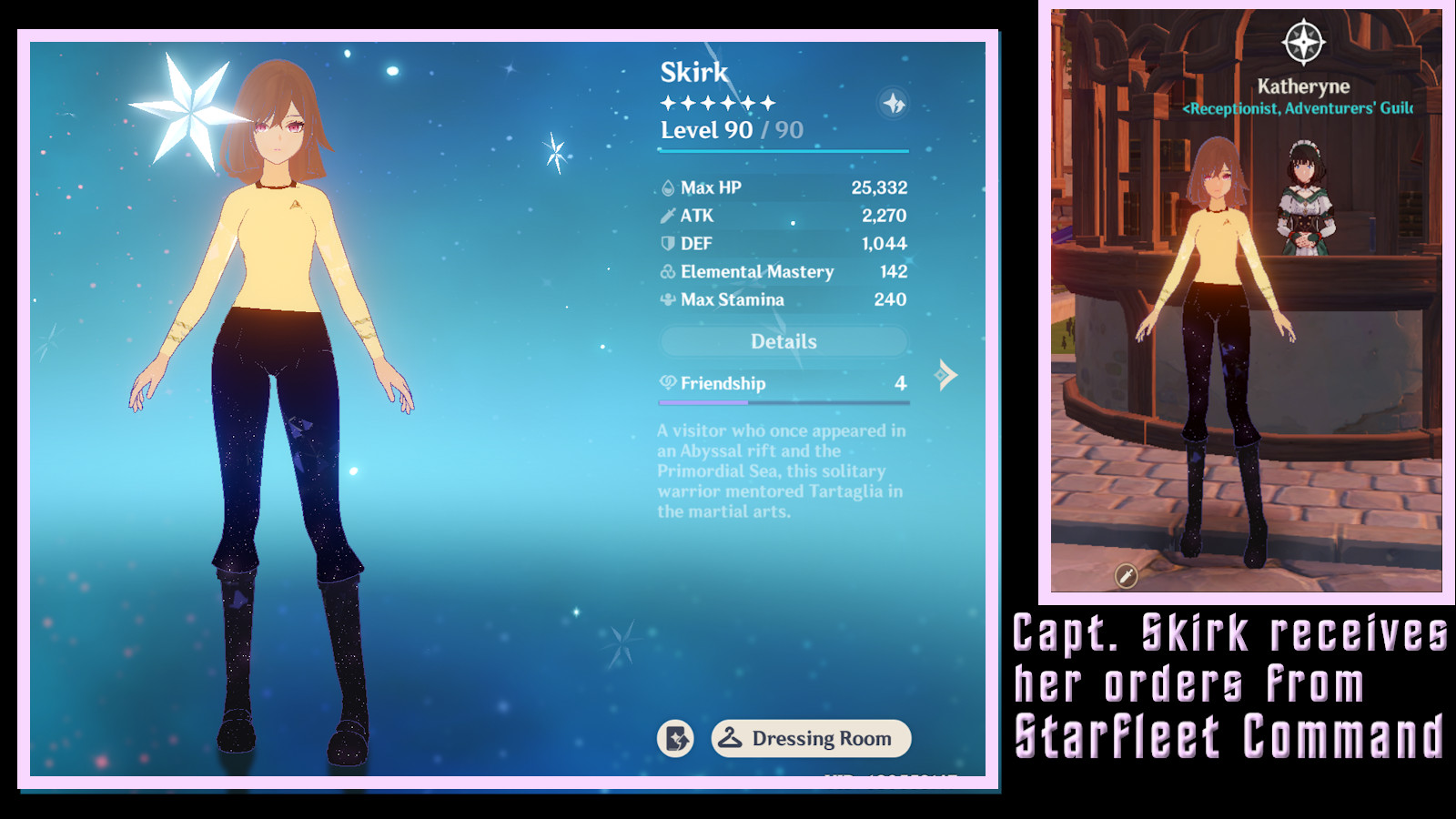Enter the Dressing Room
1456x819 pixels.
tap(812, 738)
